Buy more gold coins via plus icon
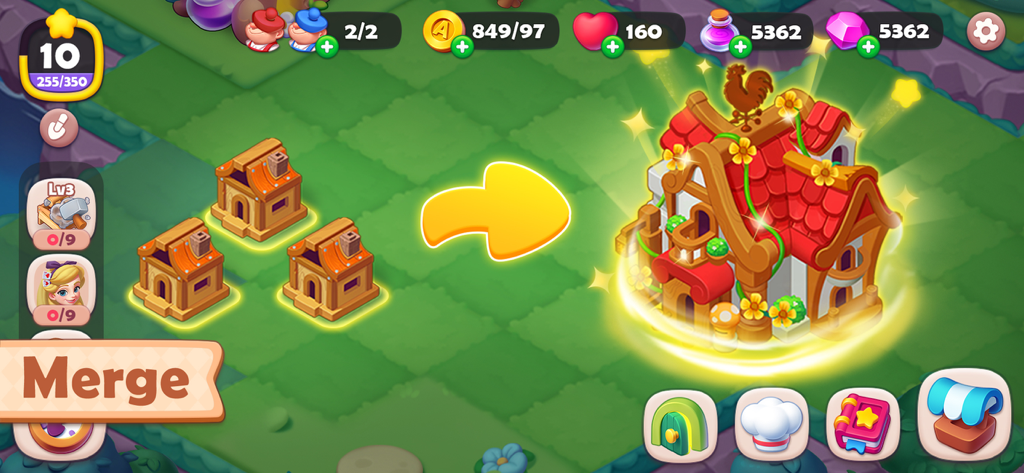The width and height of the screenshot is (1024, 473). click(x=461, y=46)
